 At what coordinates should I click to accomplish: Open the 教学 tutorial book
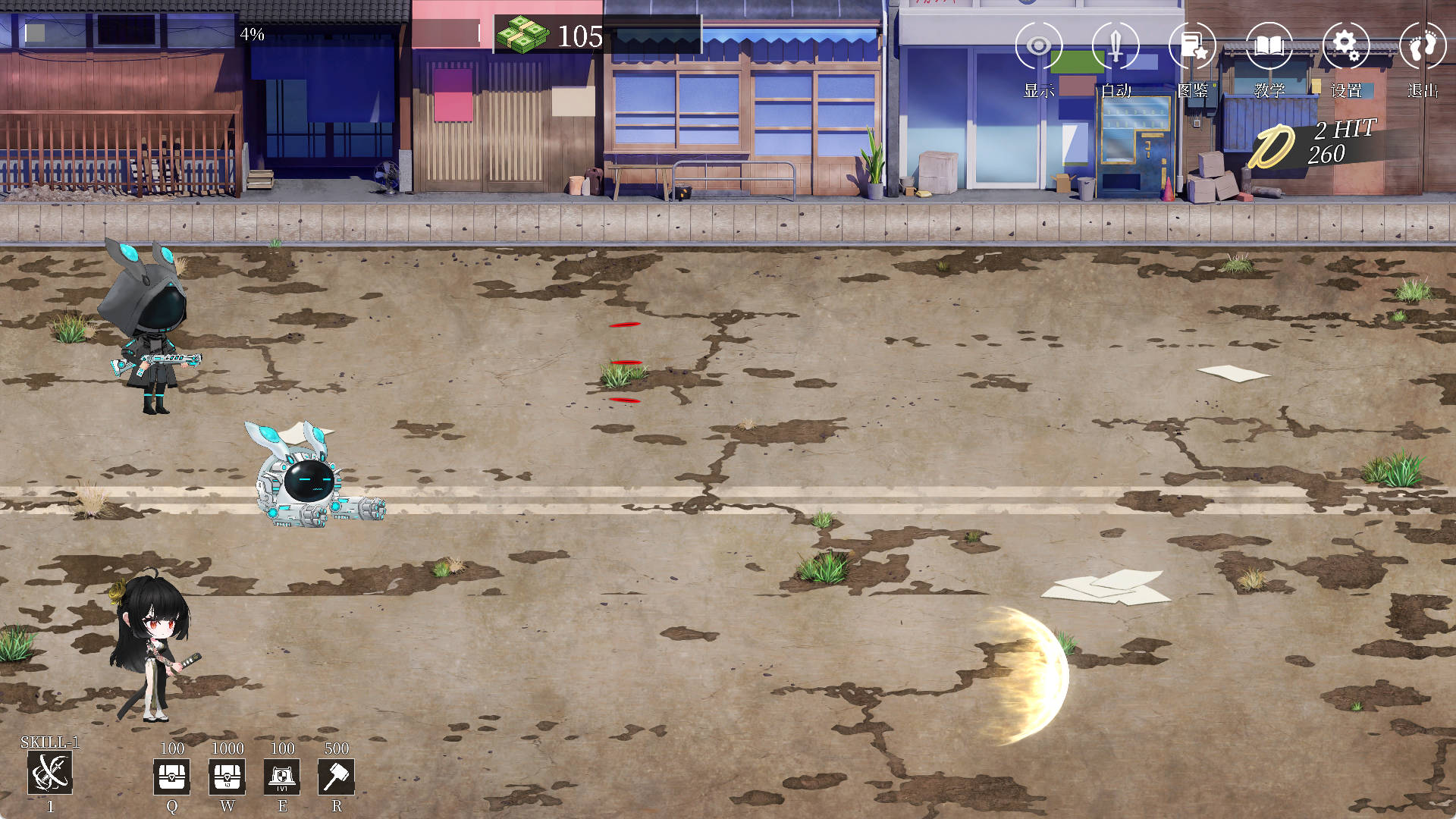(1269, 47)
